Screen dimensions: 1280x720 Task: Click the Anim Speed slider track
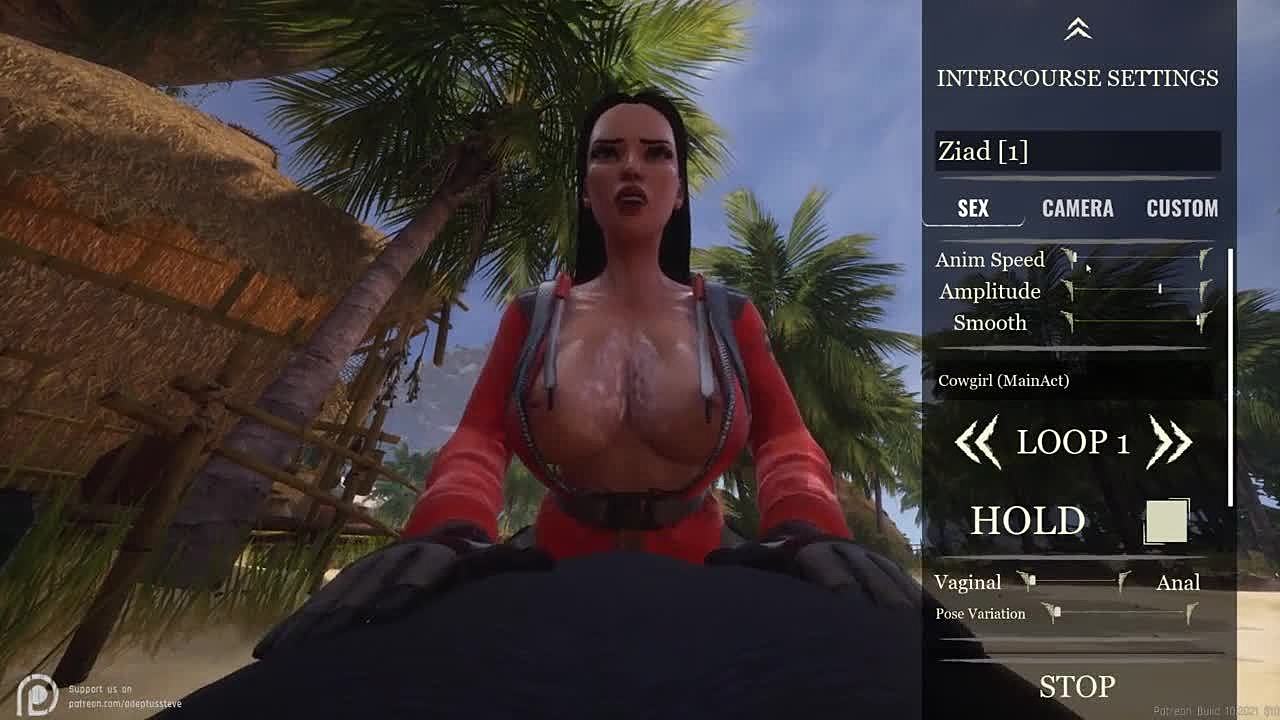point(1137,259)
